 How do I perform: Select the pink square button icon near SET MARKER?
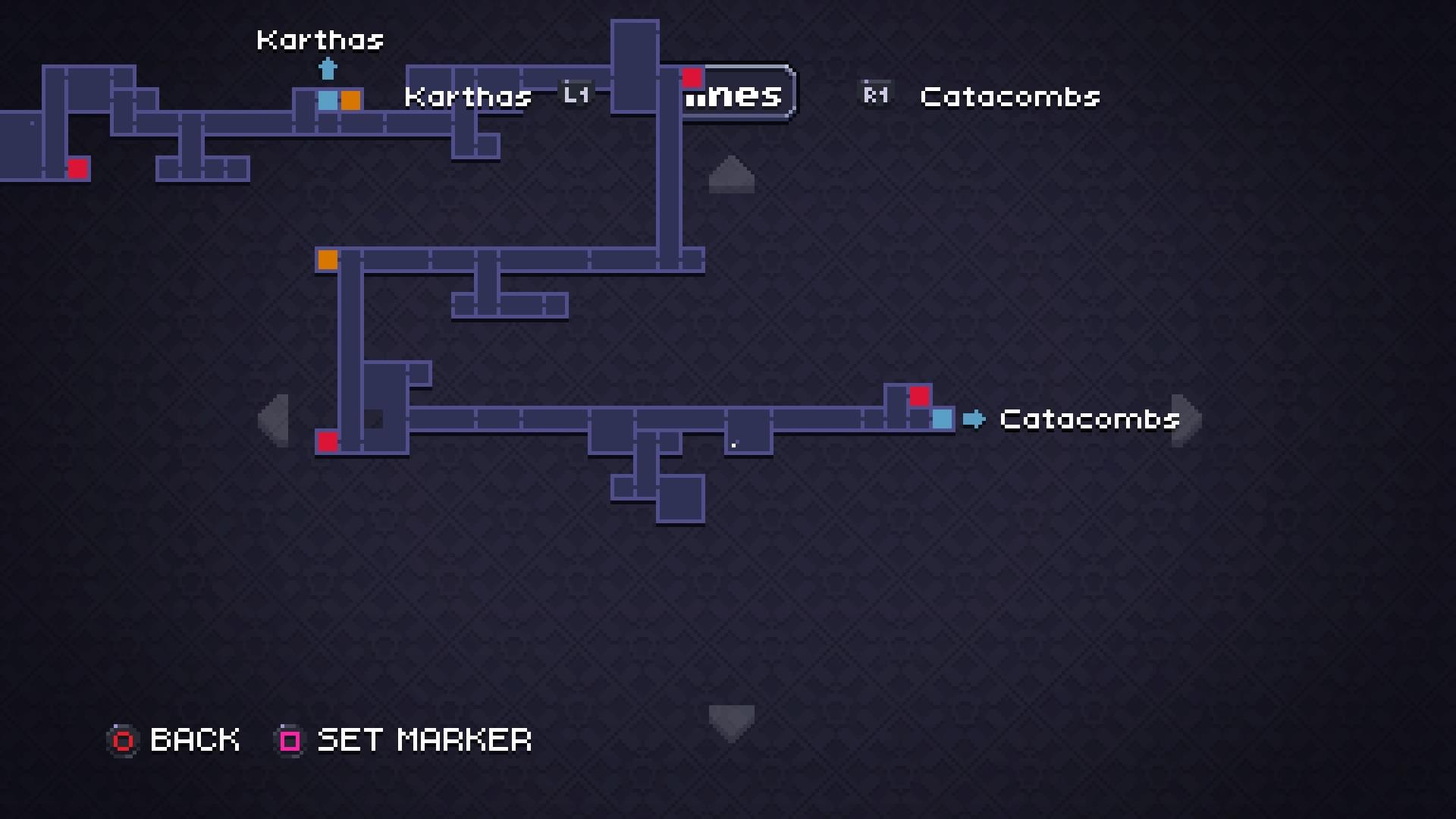click(x=289, y=740)
